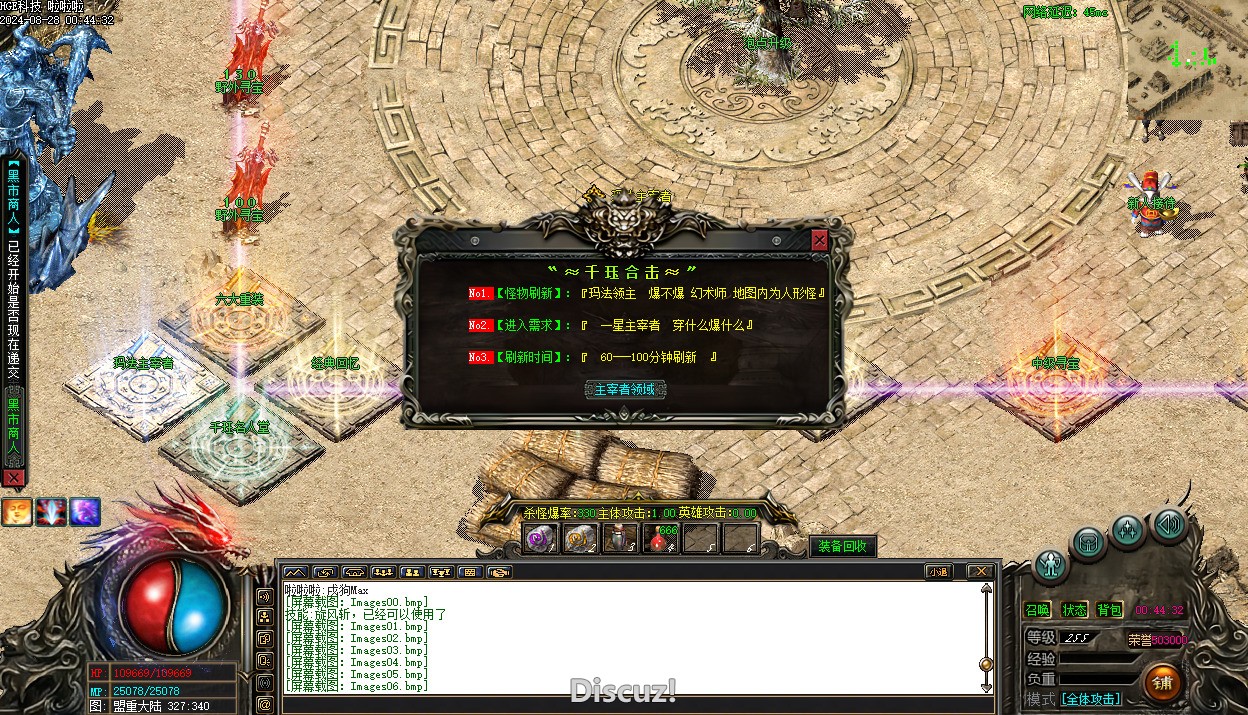Close the chat panel with X
Viewport: 1248px width, 715px height.
point(981,572)
